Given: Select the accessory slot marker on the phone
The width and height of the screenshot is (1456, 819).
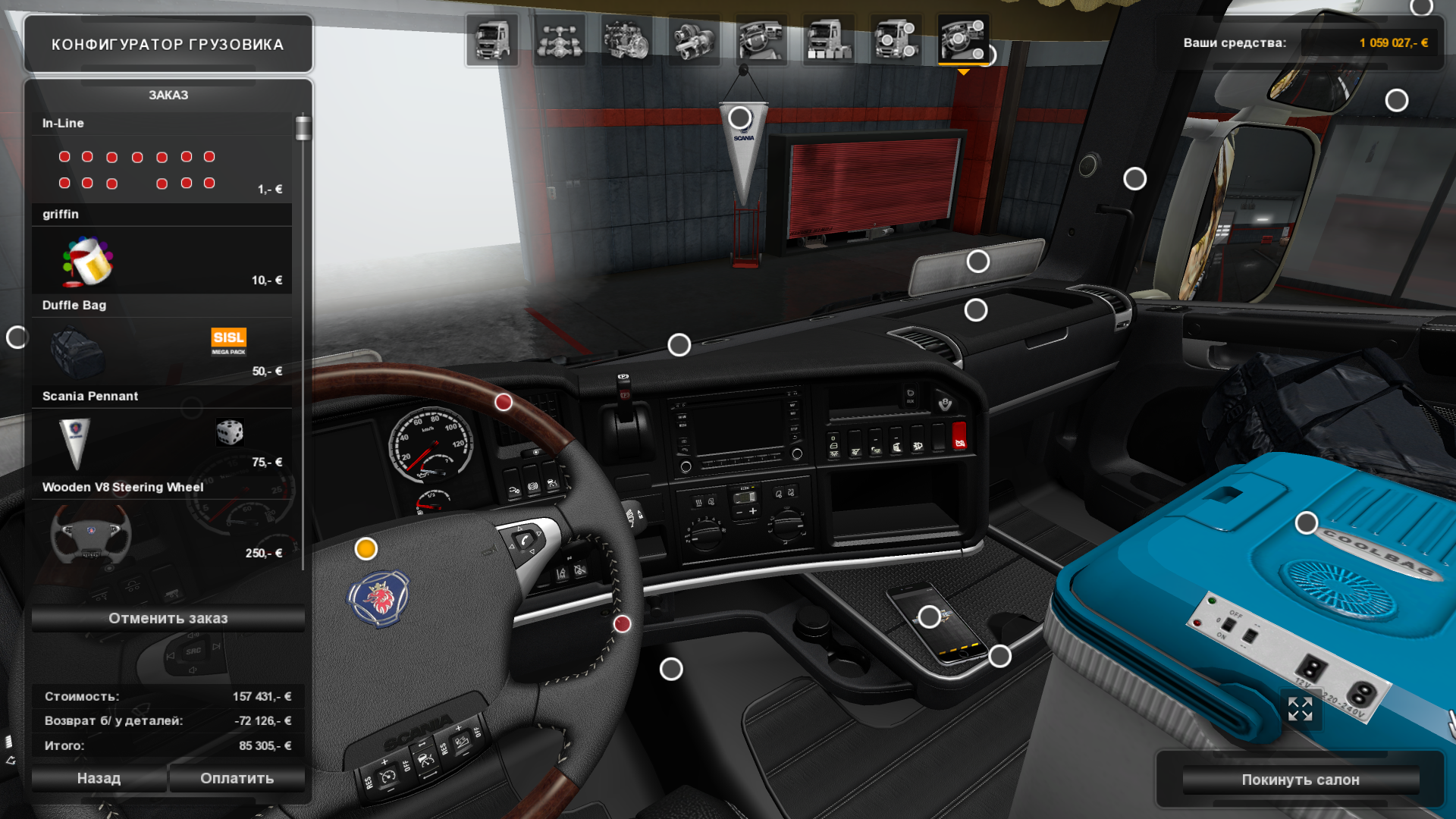Looking at the screenshot, I should click(x=929, y=617).
